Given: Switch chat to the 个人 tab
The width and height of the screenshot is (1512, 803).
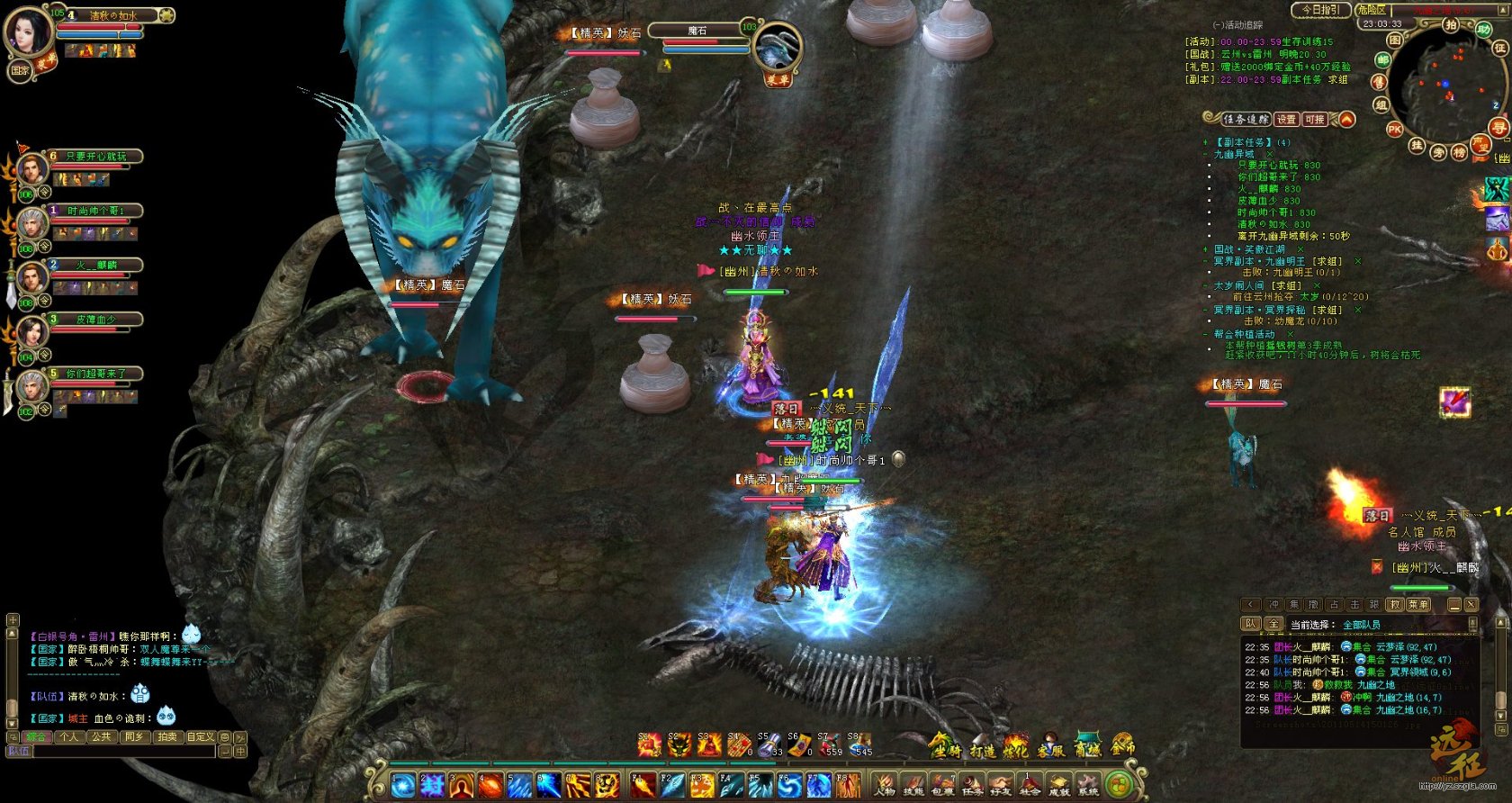Looking at the screenshot, I should coord(68,736).
